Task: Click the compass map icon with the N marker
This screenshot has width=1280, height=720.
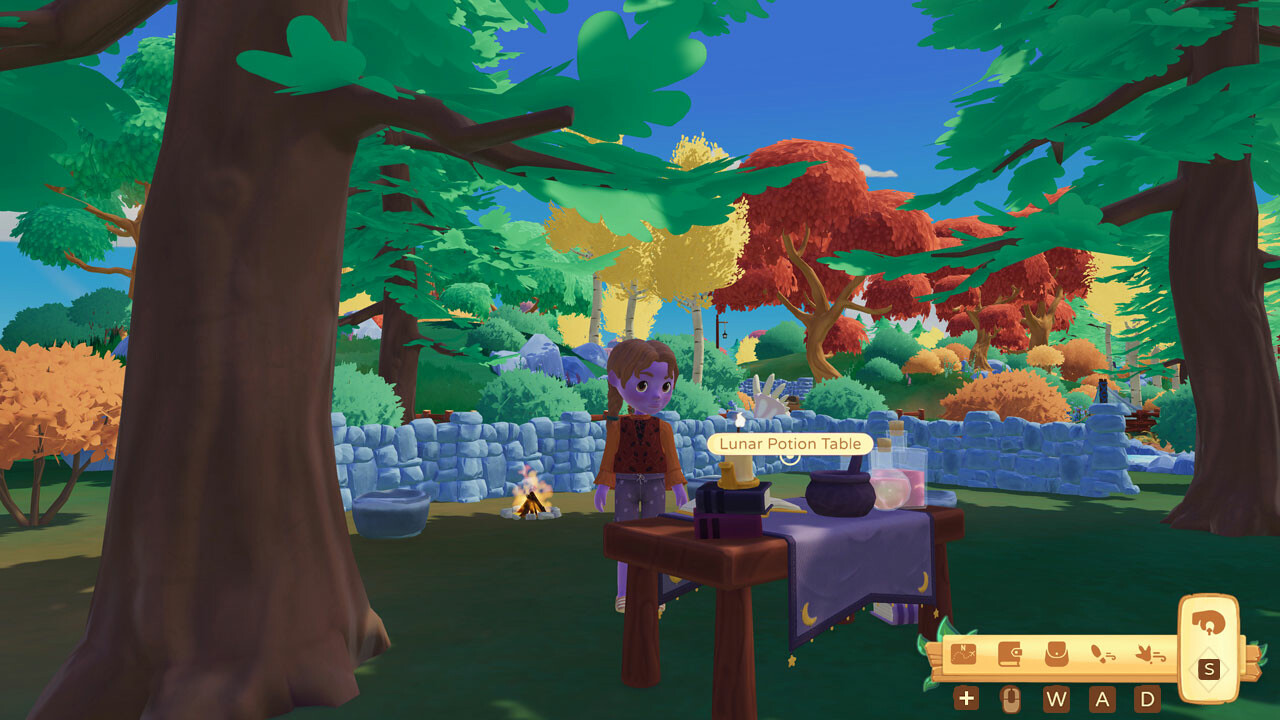Action: tap(964, 654)
